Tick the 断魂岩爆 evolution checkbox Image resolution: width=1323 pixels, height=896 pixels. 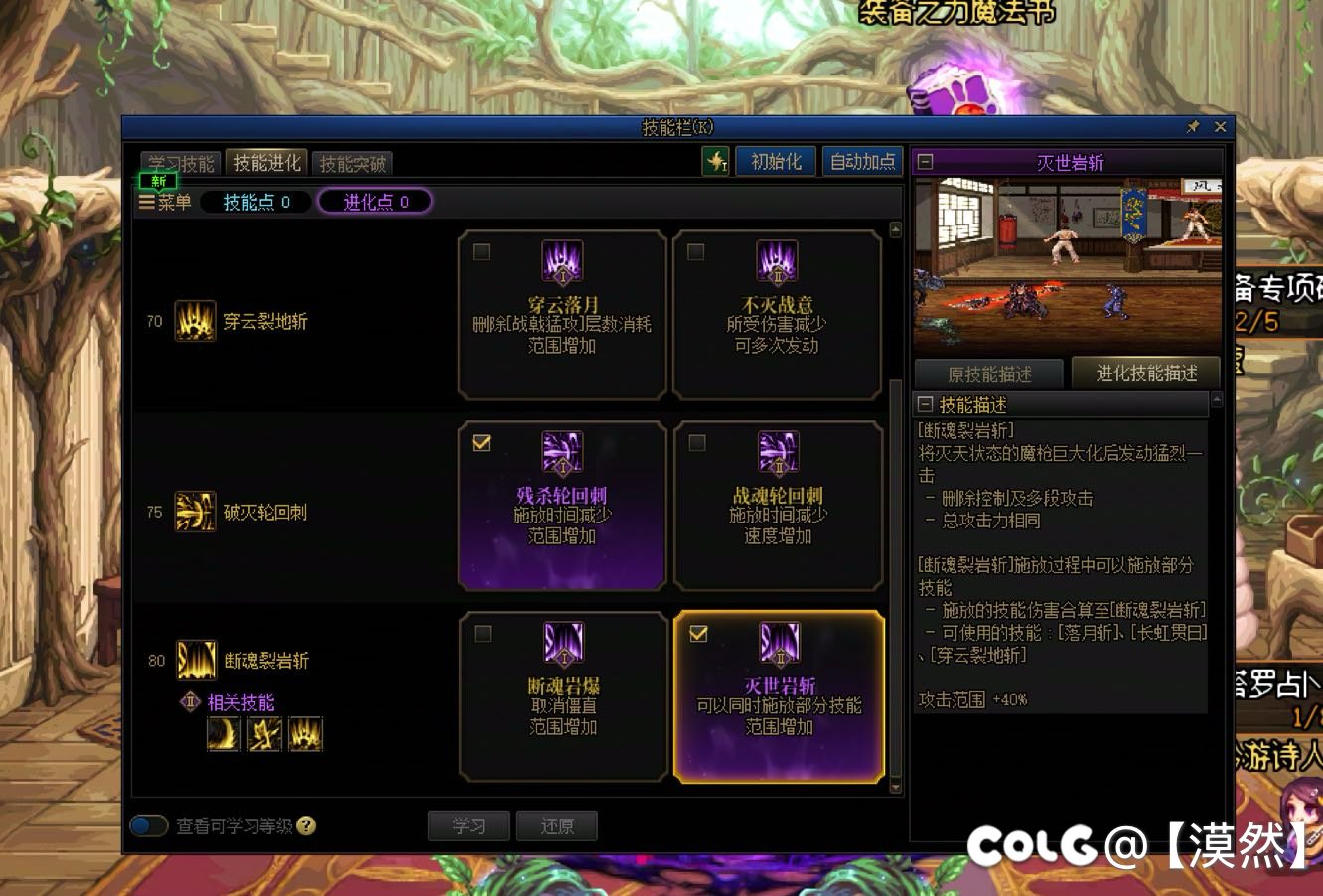[x=483, y=634]
